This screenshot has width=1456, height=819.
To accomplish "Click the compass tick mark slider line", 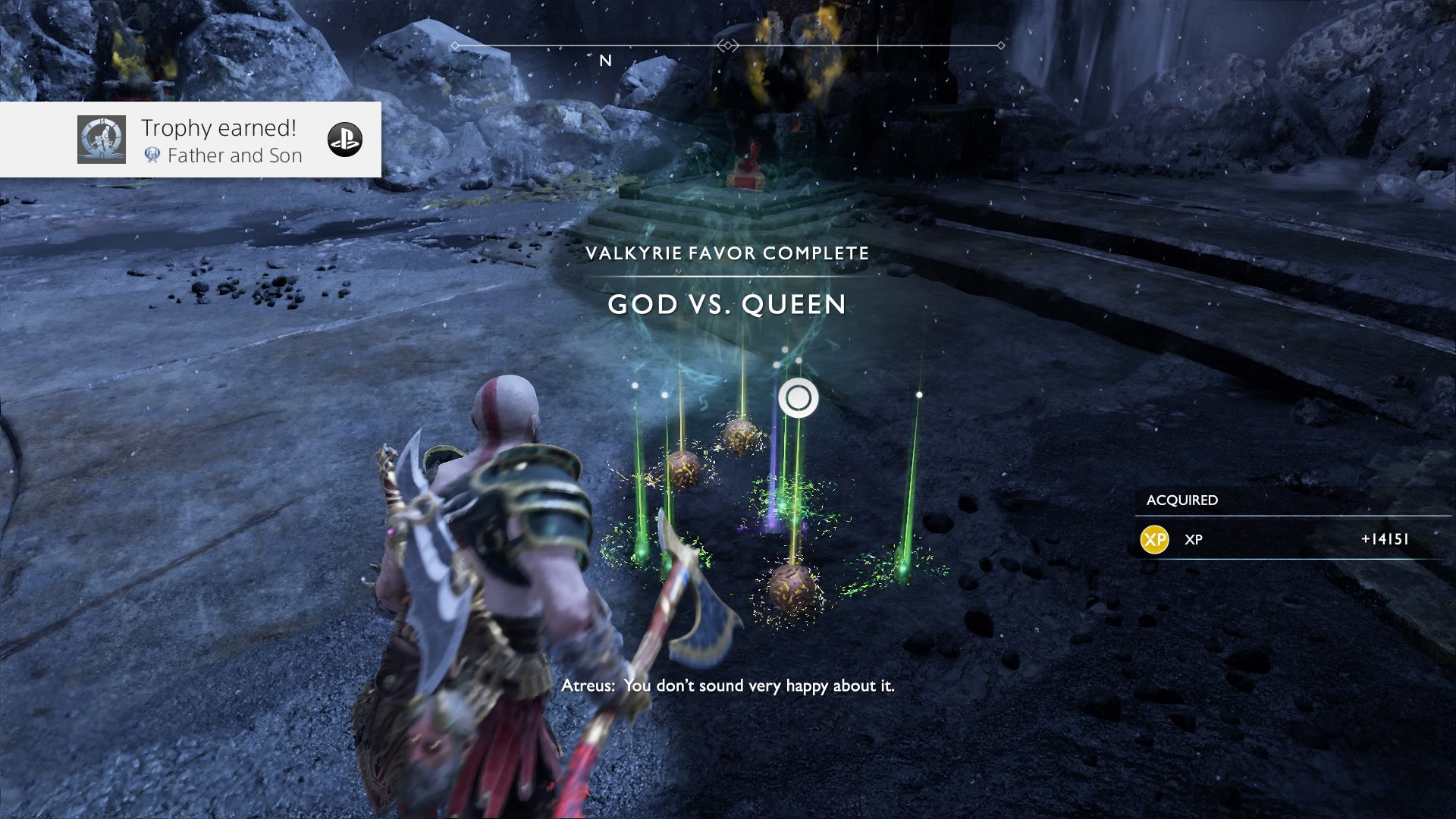I will pyautogui.click(x=878, y=43).
